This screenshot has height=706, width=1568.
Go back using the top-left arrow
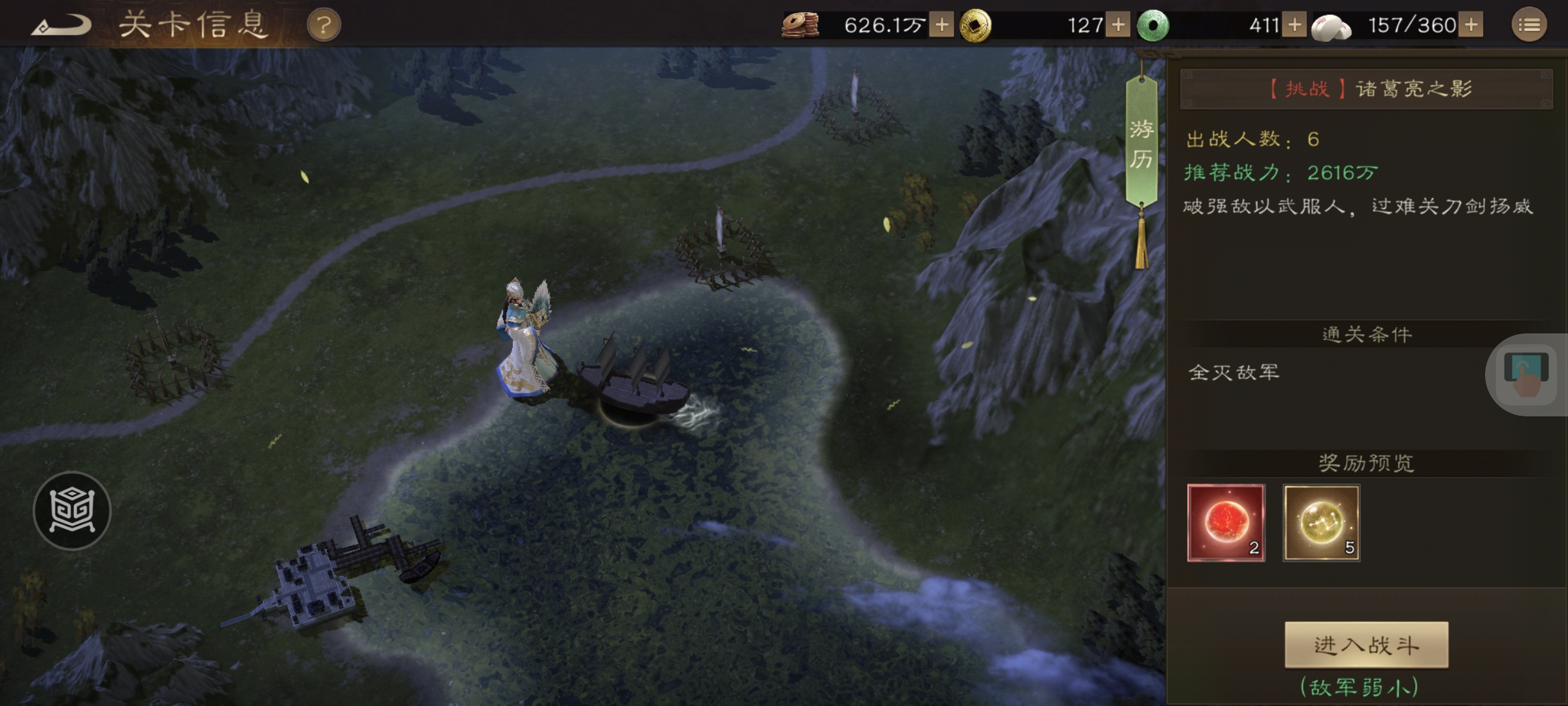(62, 26)
